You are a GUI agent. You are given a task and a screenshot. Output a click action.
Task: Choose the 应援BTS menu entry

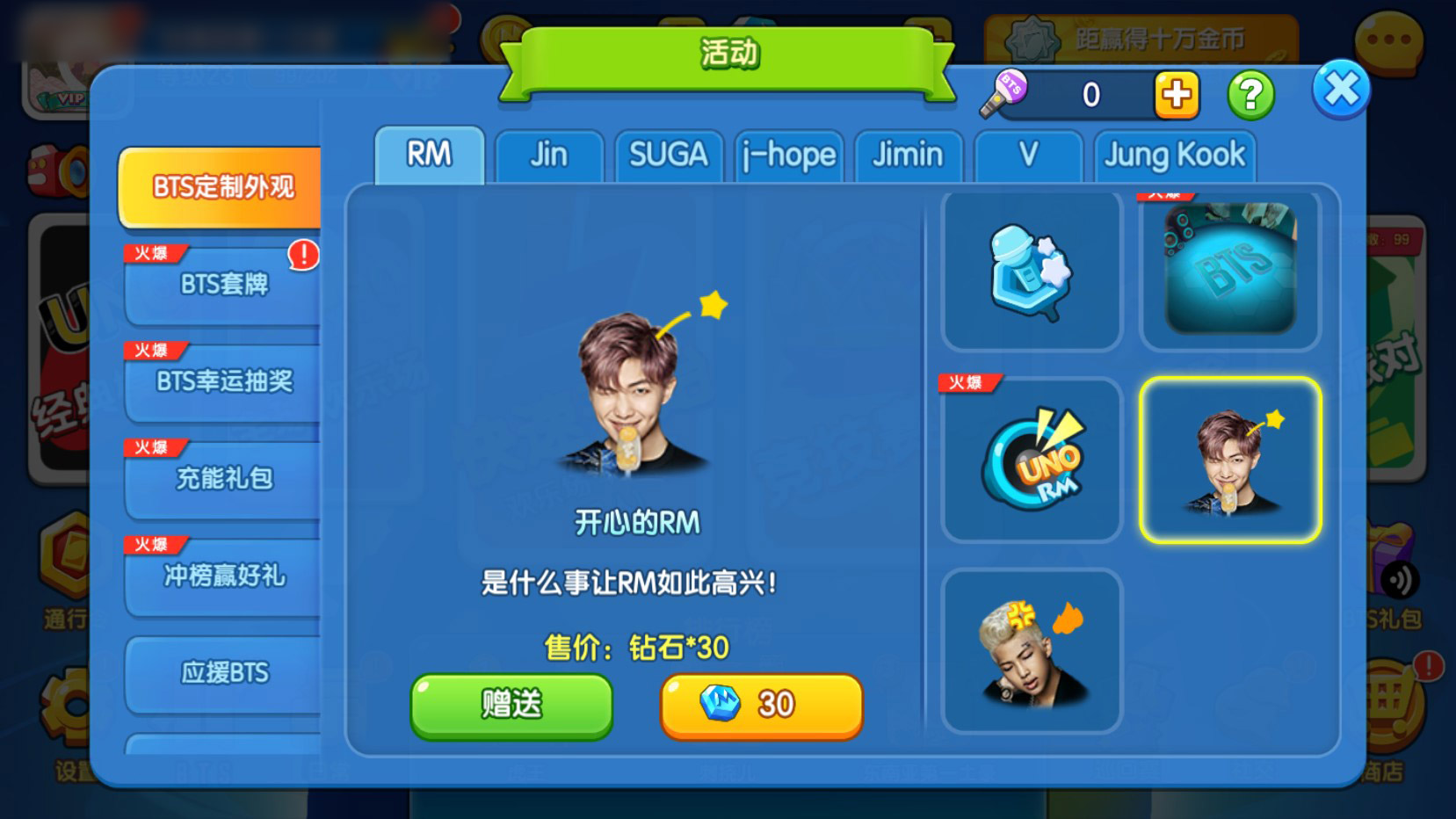(x=224, y=673)
